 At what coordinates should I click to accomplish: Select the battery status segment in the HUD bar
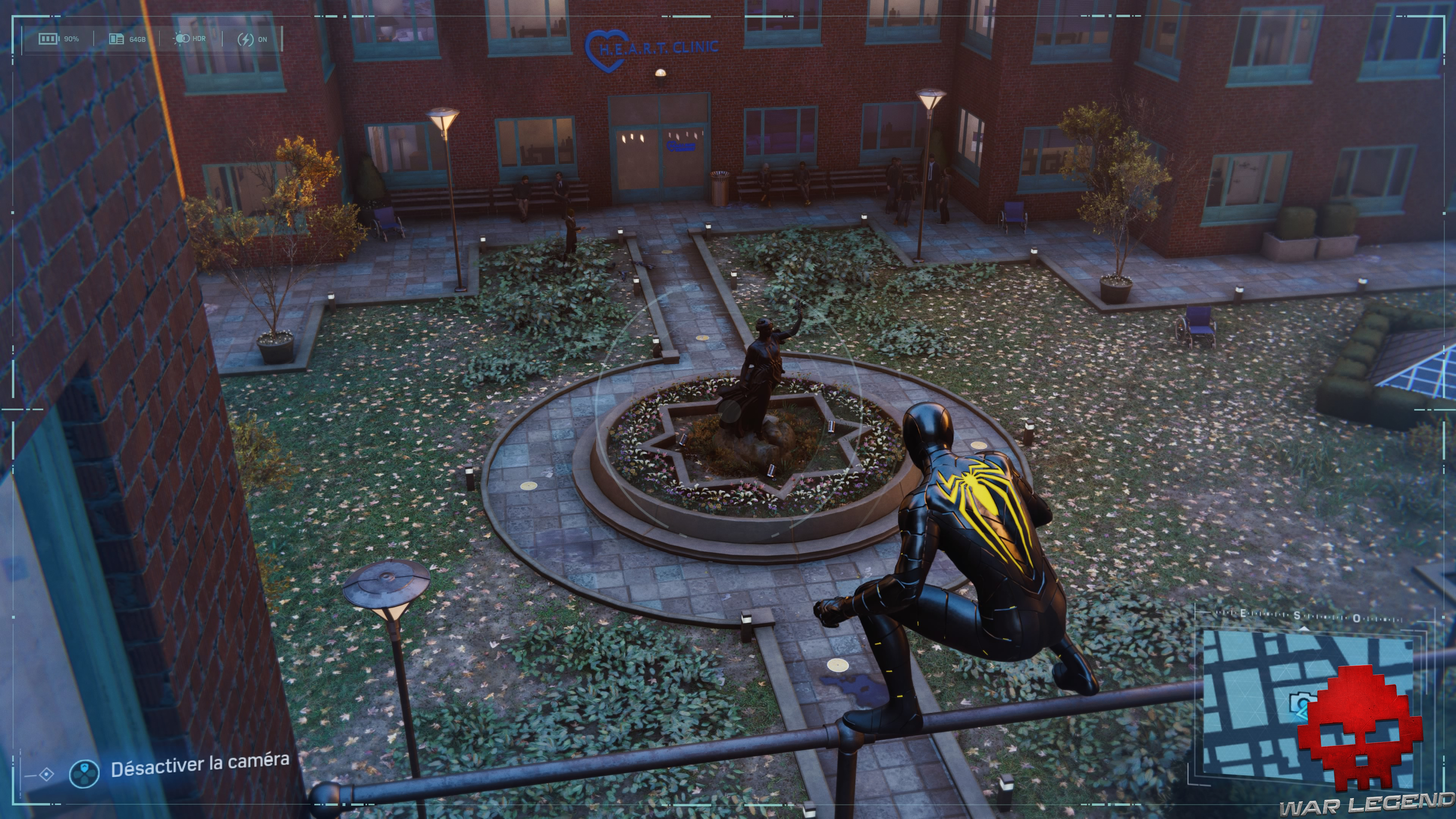tap(60, 39)
